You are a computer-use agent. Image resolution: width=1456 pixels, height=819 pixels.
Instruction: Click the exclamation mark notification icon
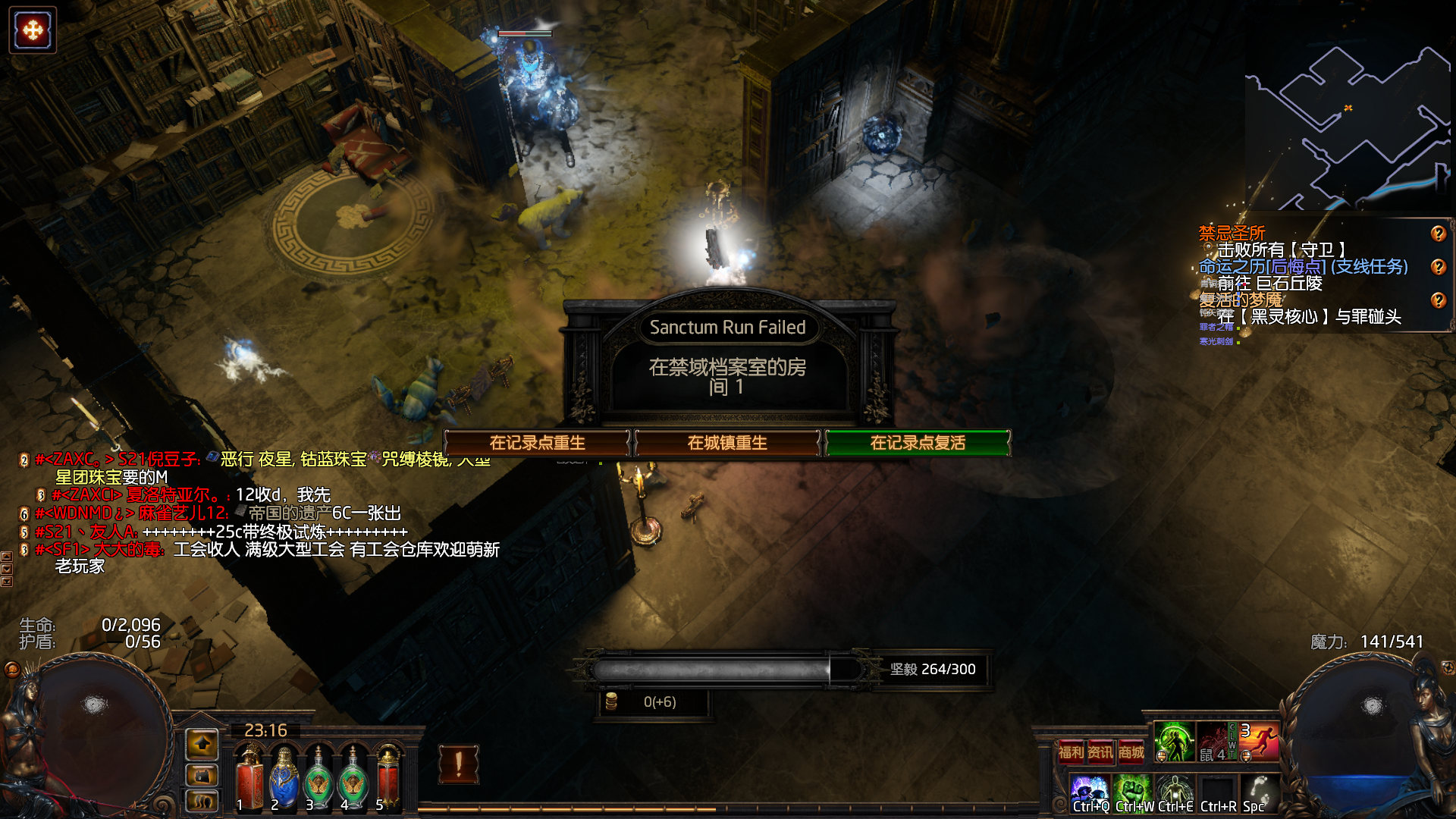click(458, 763)
